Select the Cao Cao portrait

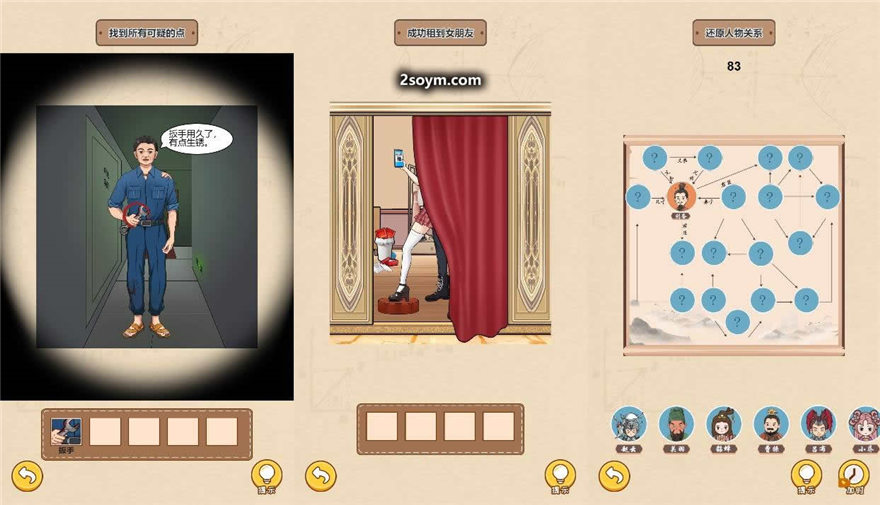770,424
